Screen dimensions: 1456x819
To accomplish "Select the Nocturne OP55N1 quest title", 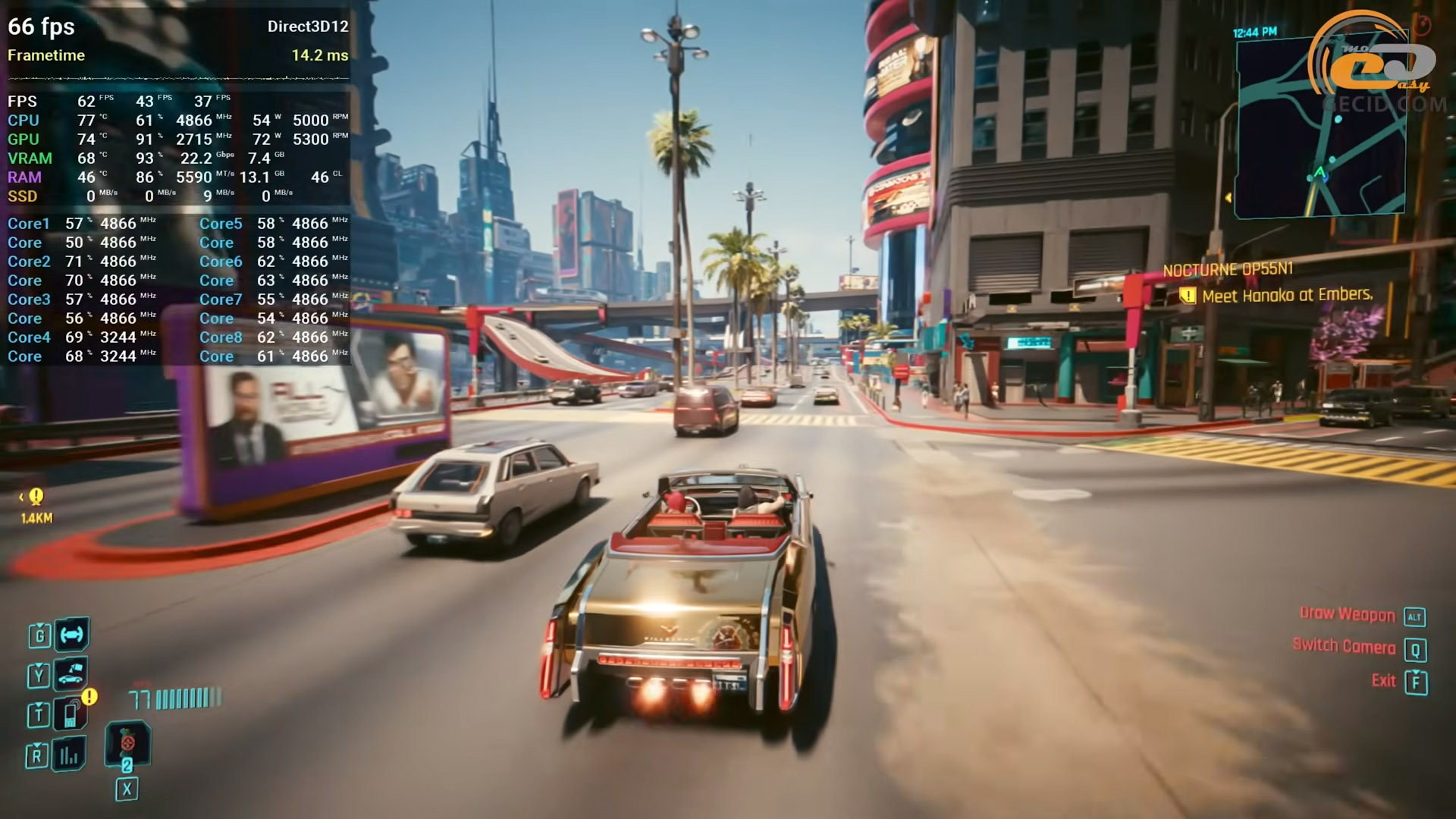I will 1228,269.
